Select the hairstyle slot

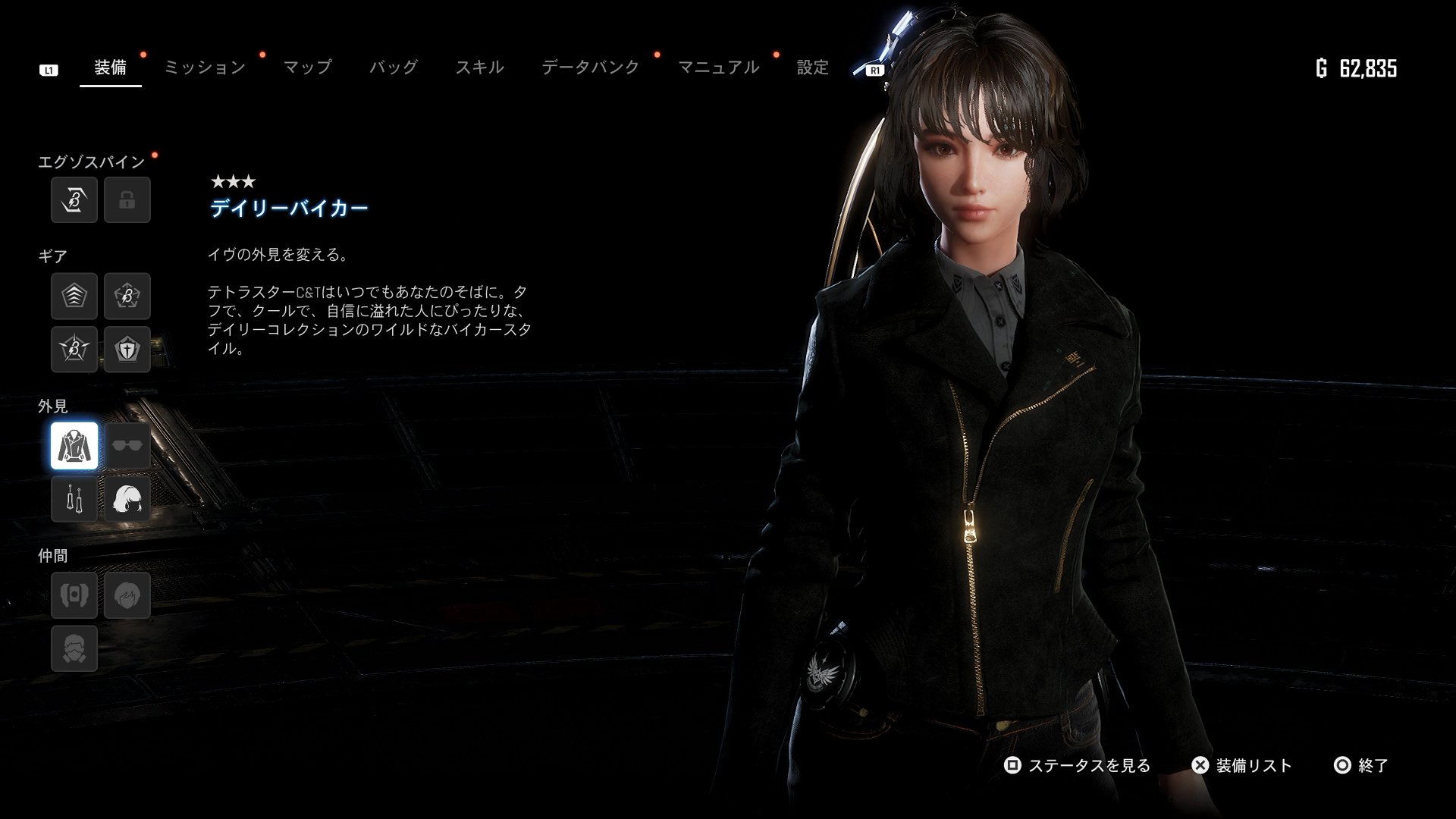pos(127,498)
